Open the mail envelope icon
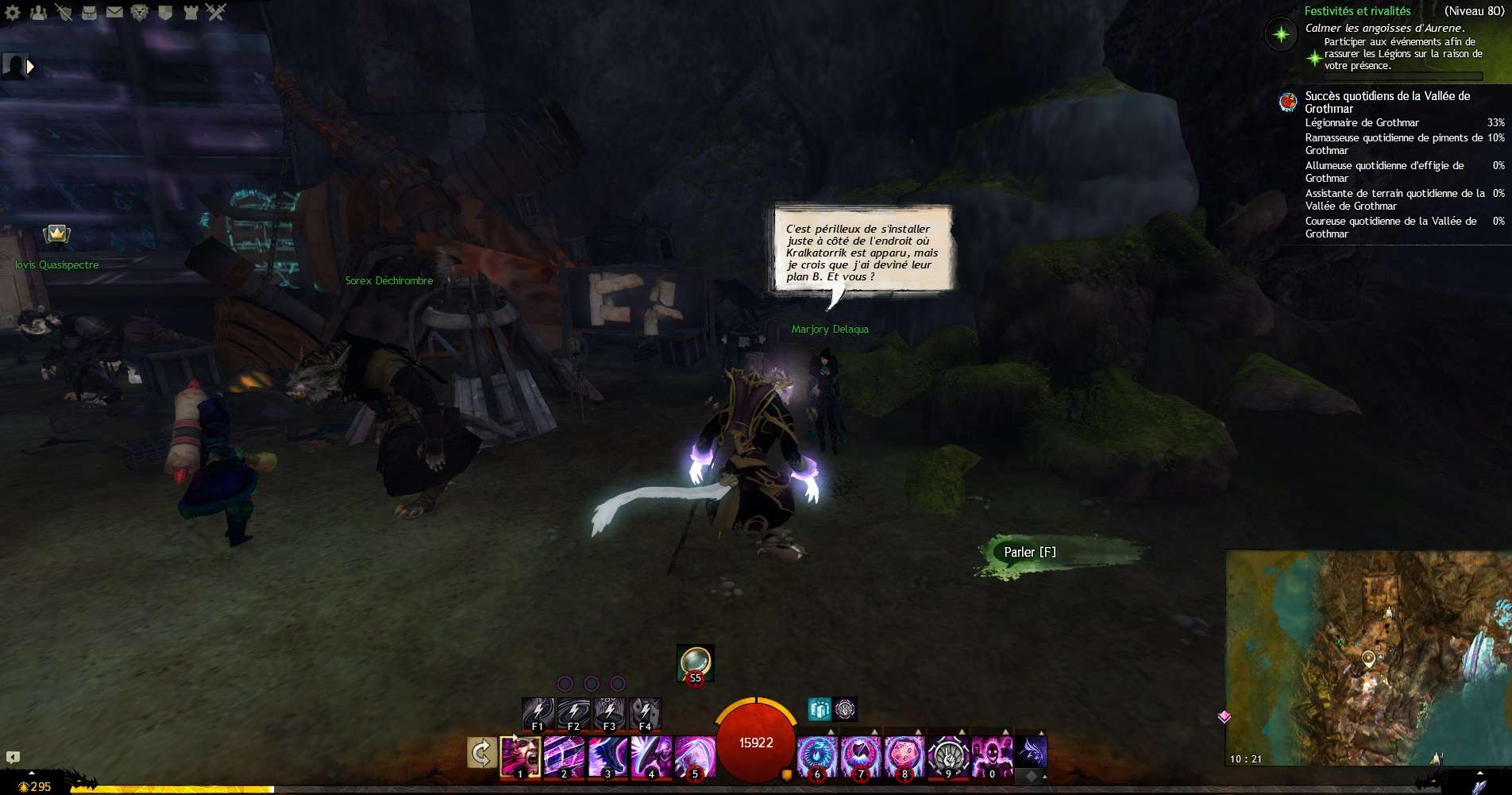Image resolution: width=1512 pixels, height=795 pixels. coord(114,12)
